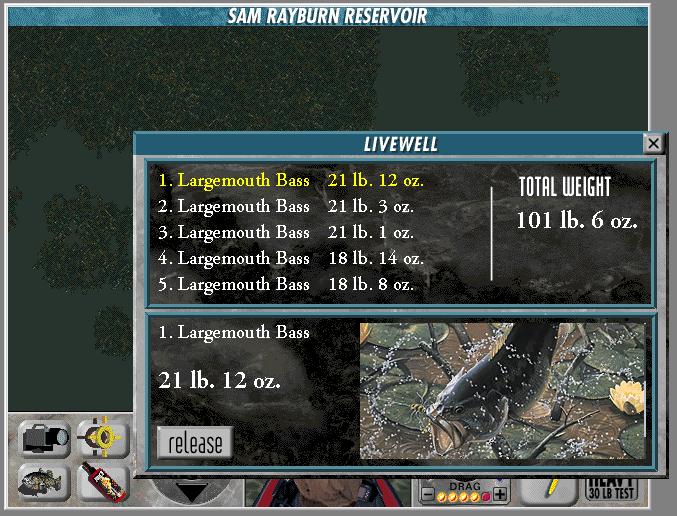Screen dimensions: 677x516
Task: Click the yellow fishing reel icon
Action: coord(103,438)
